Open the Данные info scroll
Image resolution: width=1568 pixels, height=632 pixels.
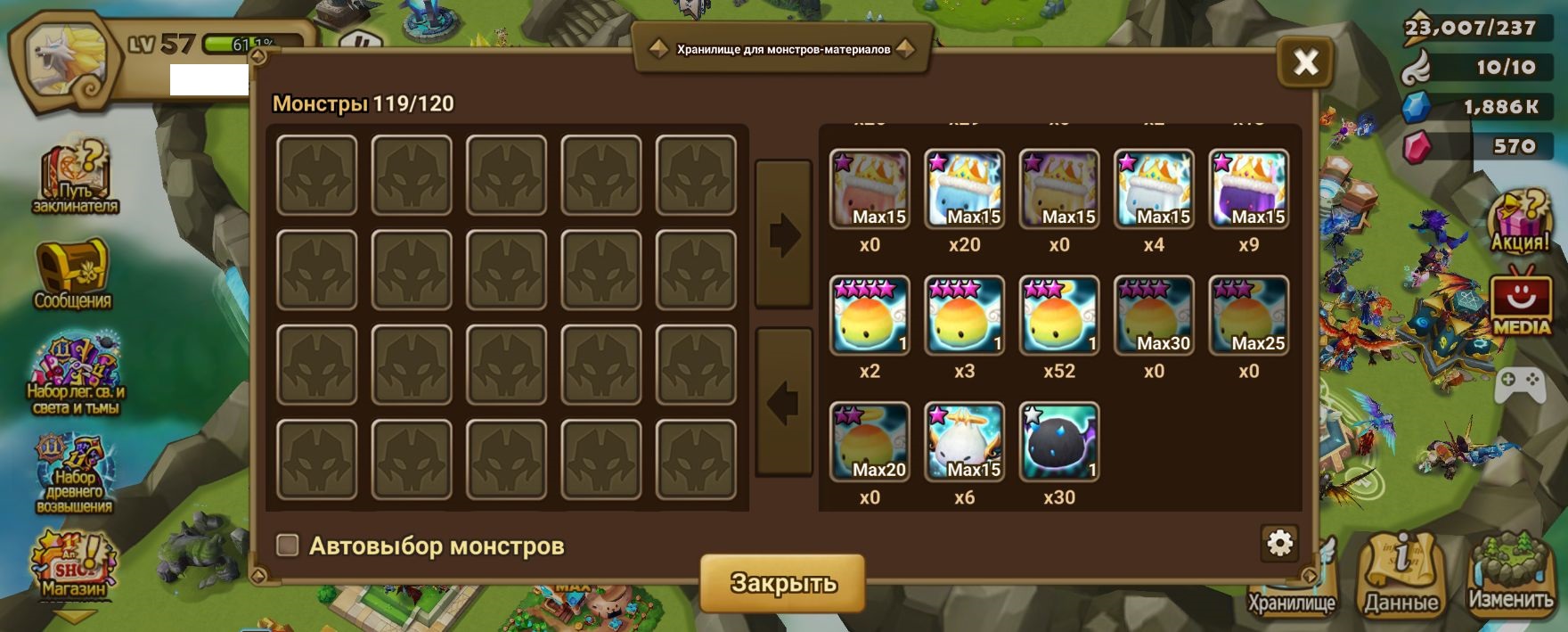coord(1401,575)
